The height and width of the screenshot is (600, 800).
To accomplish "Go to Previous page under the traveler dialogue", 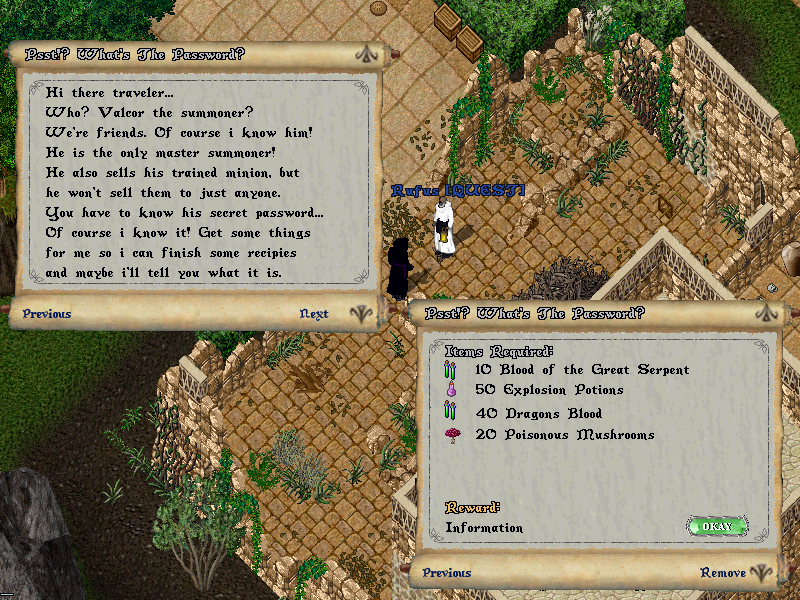I will (x=47, y=314).
